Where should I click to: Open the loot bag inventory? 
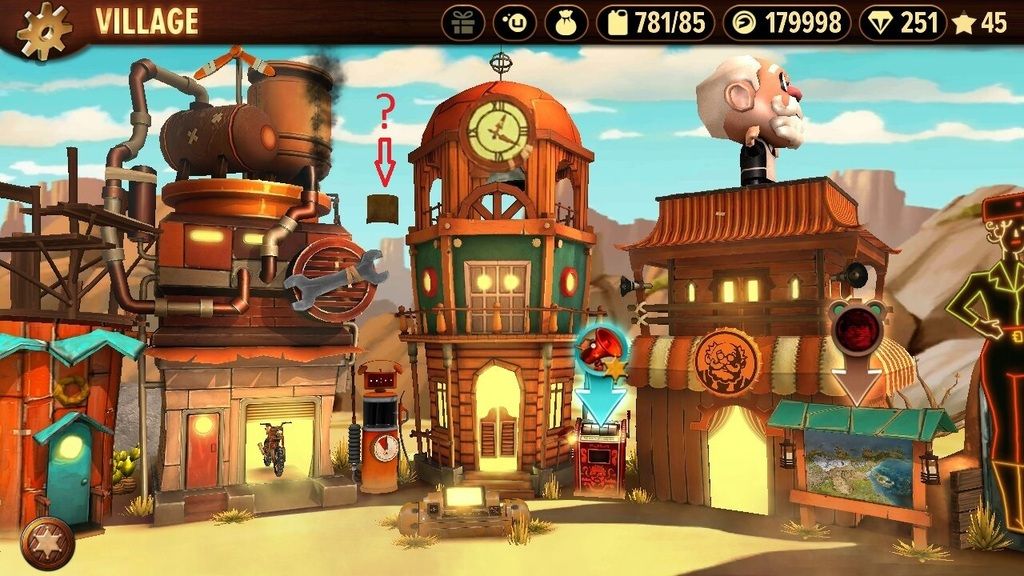566,23
